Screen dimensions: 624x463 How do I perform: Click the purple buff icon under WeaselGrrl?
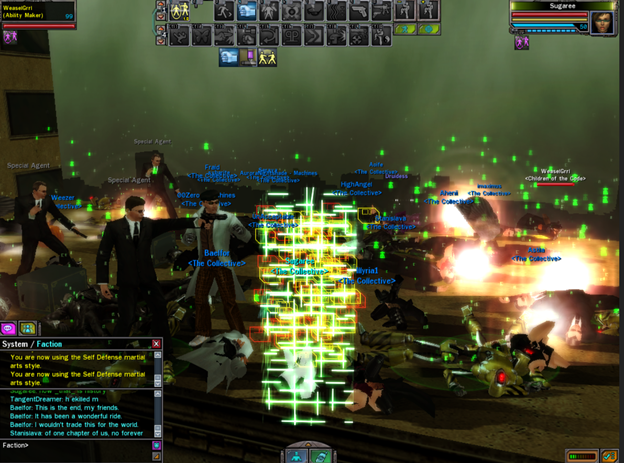coord(10,38)
